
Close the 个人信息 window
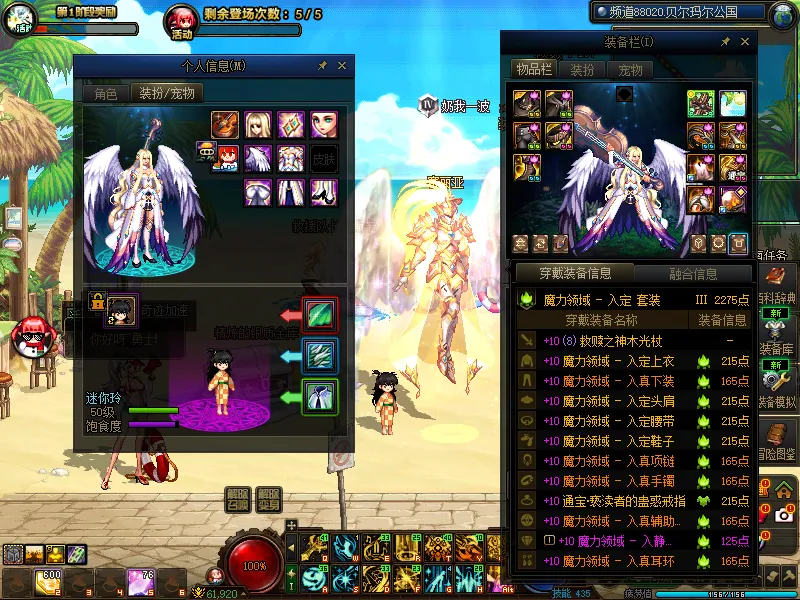pyautogui.click(x=342, y=66)
